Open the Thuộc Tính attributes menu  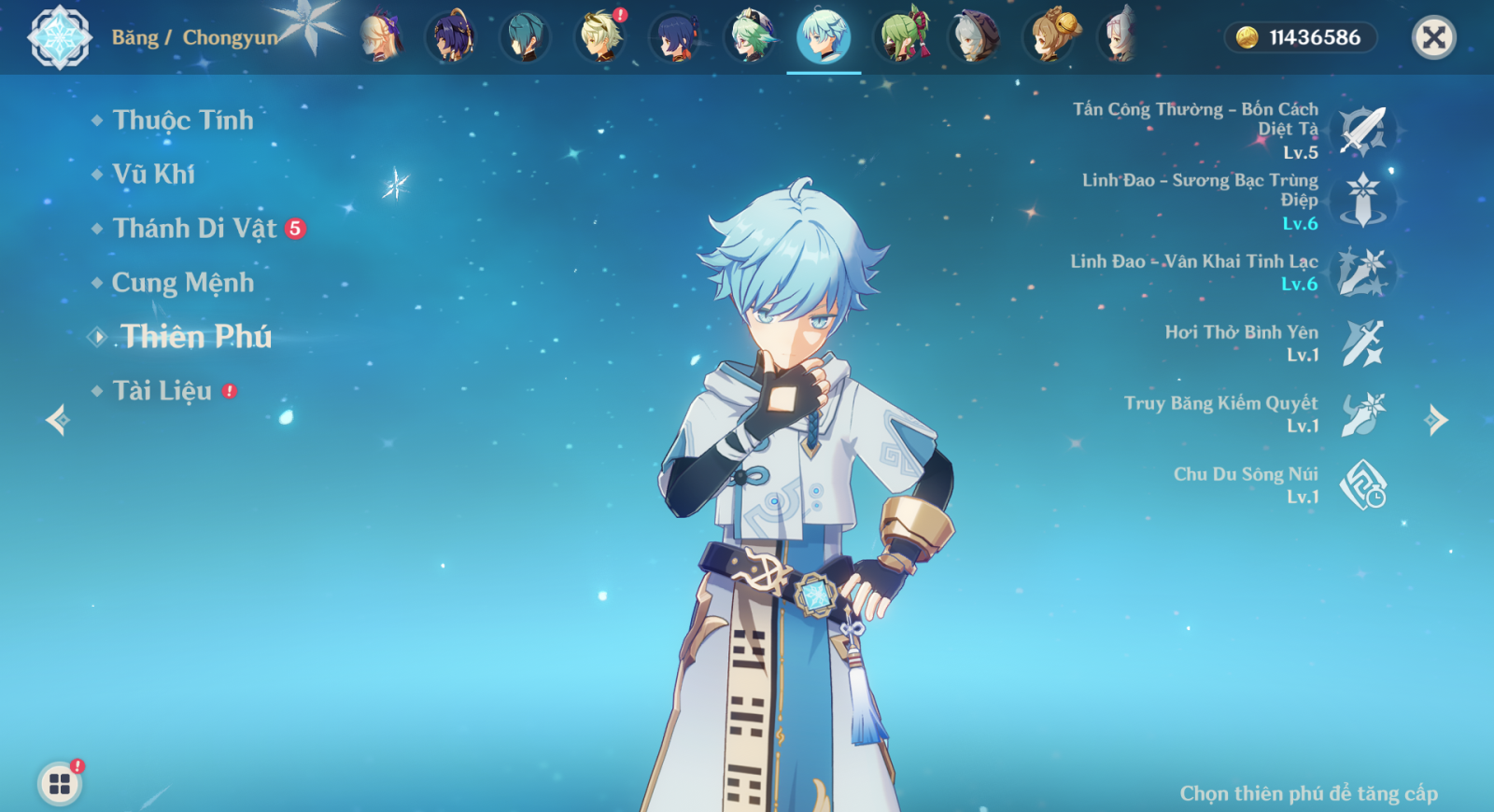pos(182,120)
